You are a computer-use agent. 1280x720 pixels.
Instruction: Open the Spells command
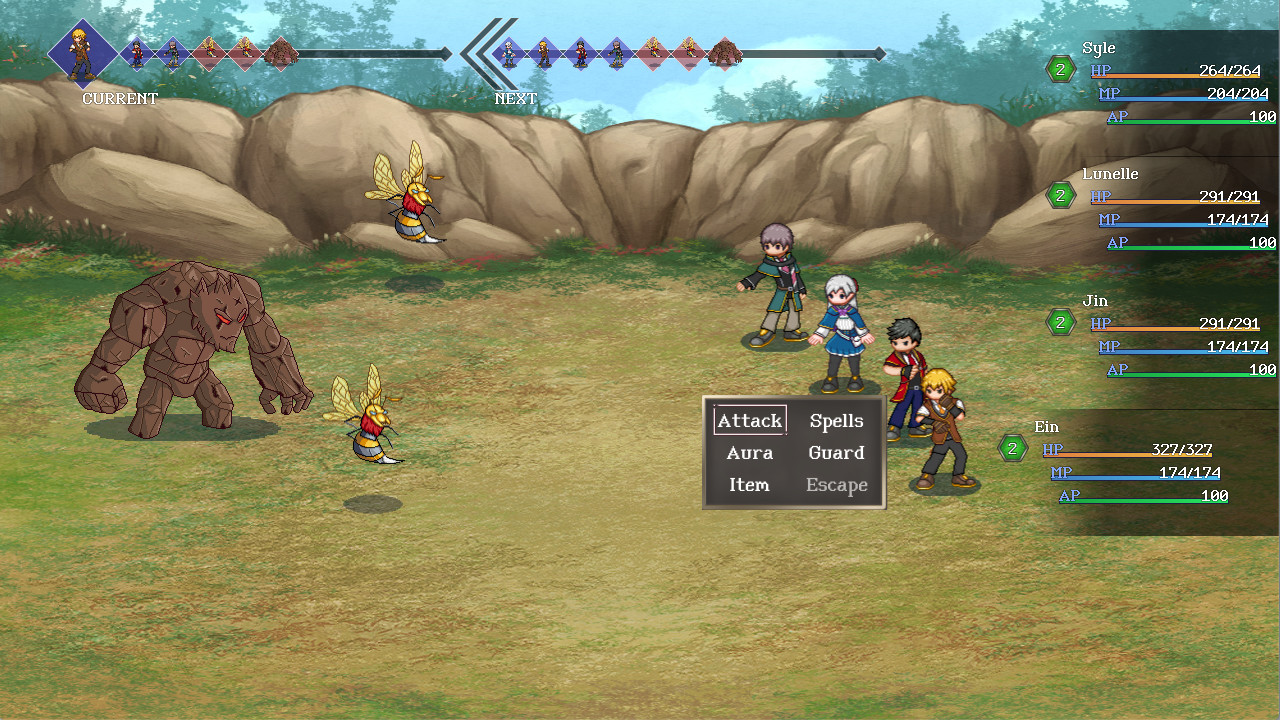click(x=836, y=420)
